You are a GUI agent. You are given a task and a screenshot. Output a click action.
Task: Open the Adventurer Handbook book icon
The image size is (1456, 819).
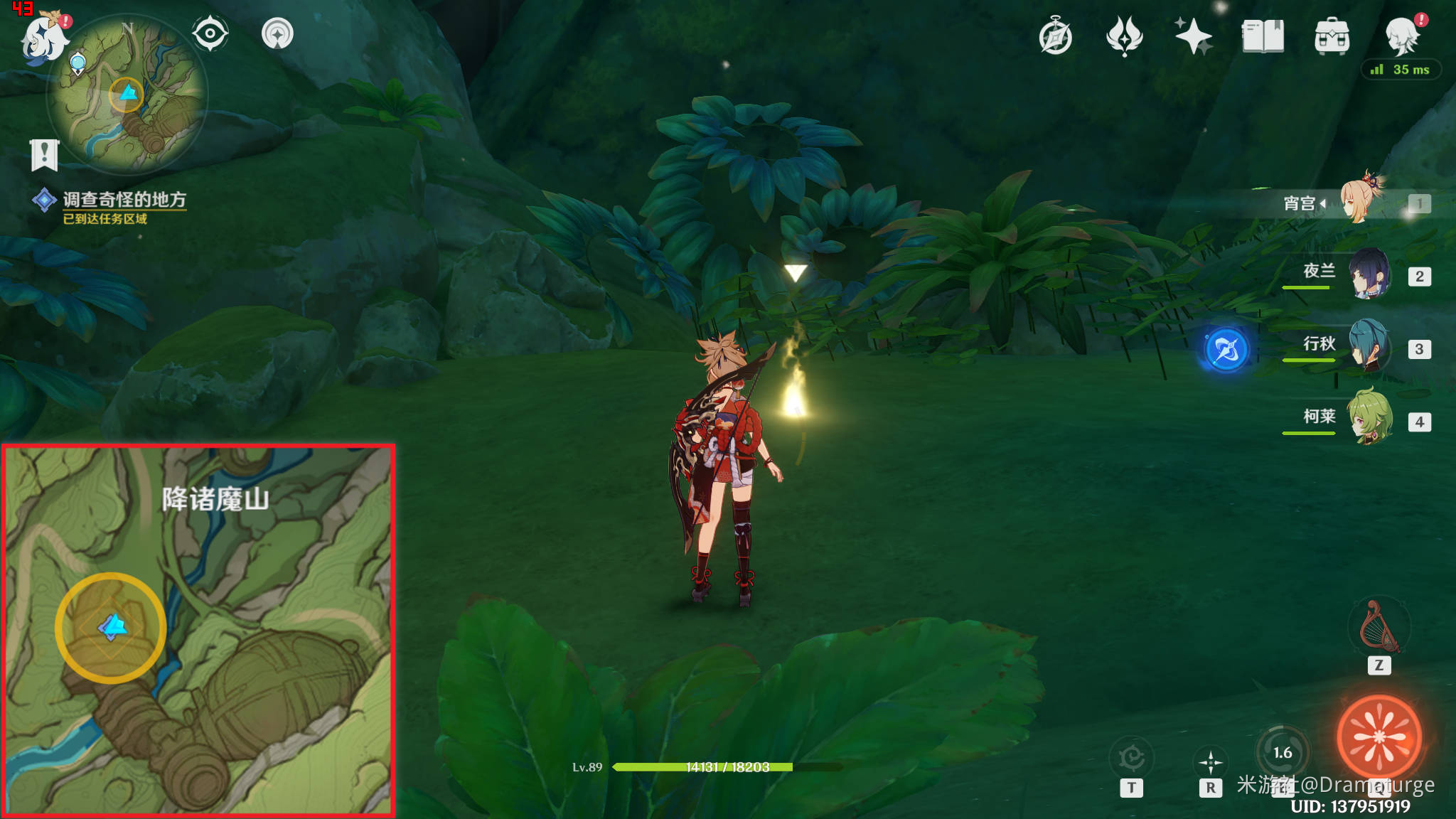[x=1263, y=37]
